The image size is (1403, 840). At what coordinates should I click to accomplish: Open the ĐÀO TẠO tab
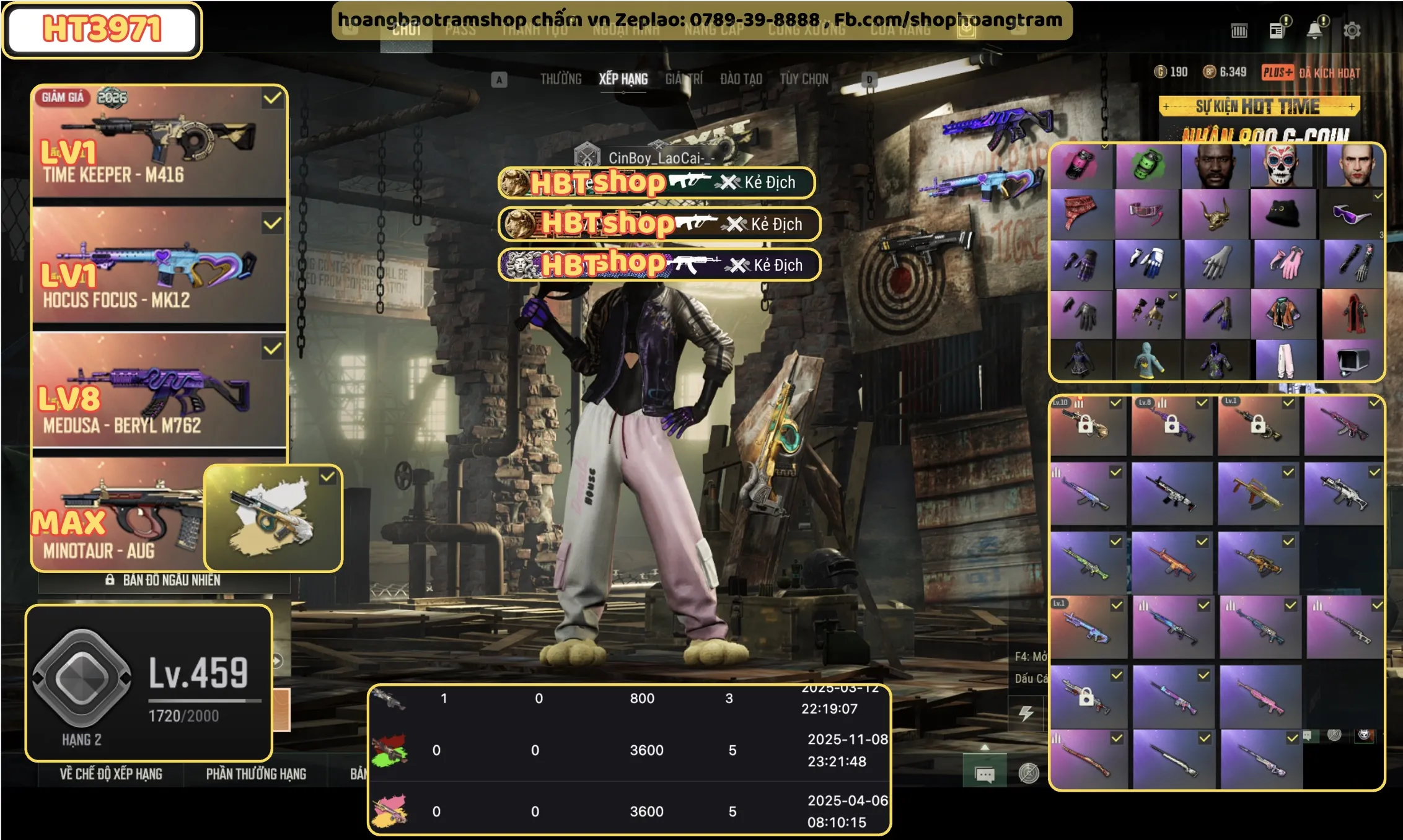[x=741, y=79]
